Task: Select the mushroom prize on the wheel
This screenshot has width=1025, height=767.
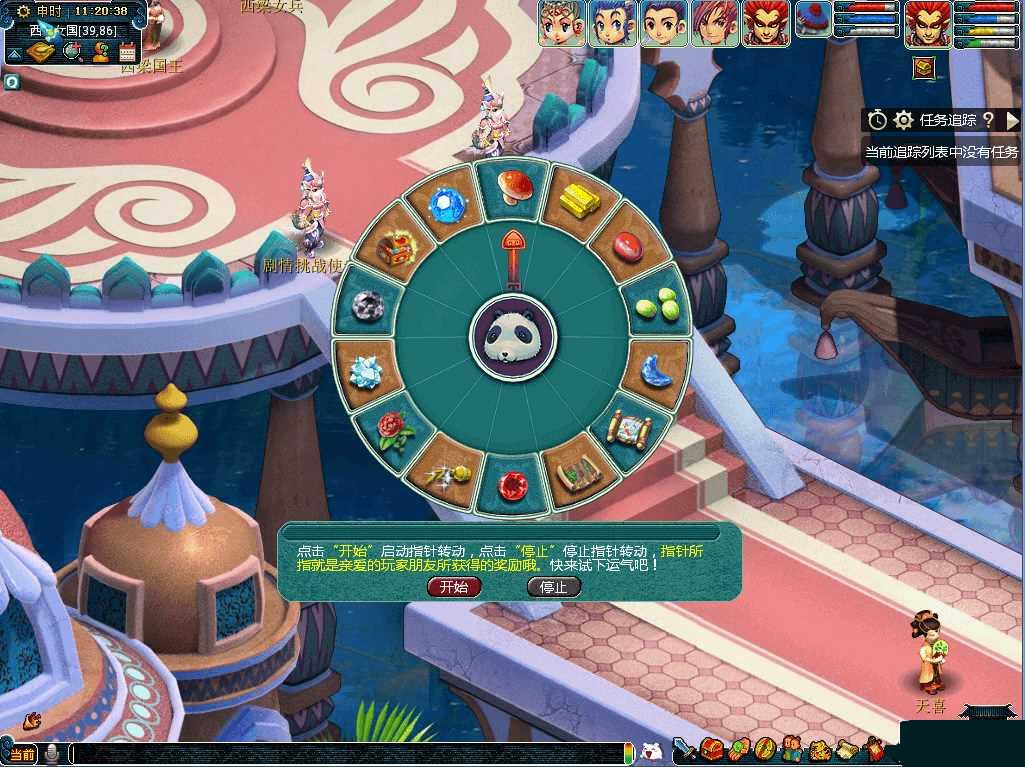Action: coord(513,185)
